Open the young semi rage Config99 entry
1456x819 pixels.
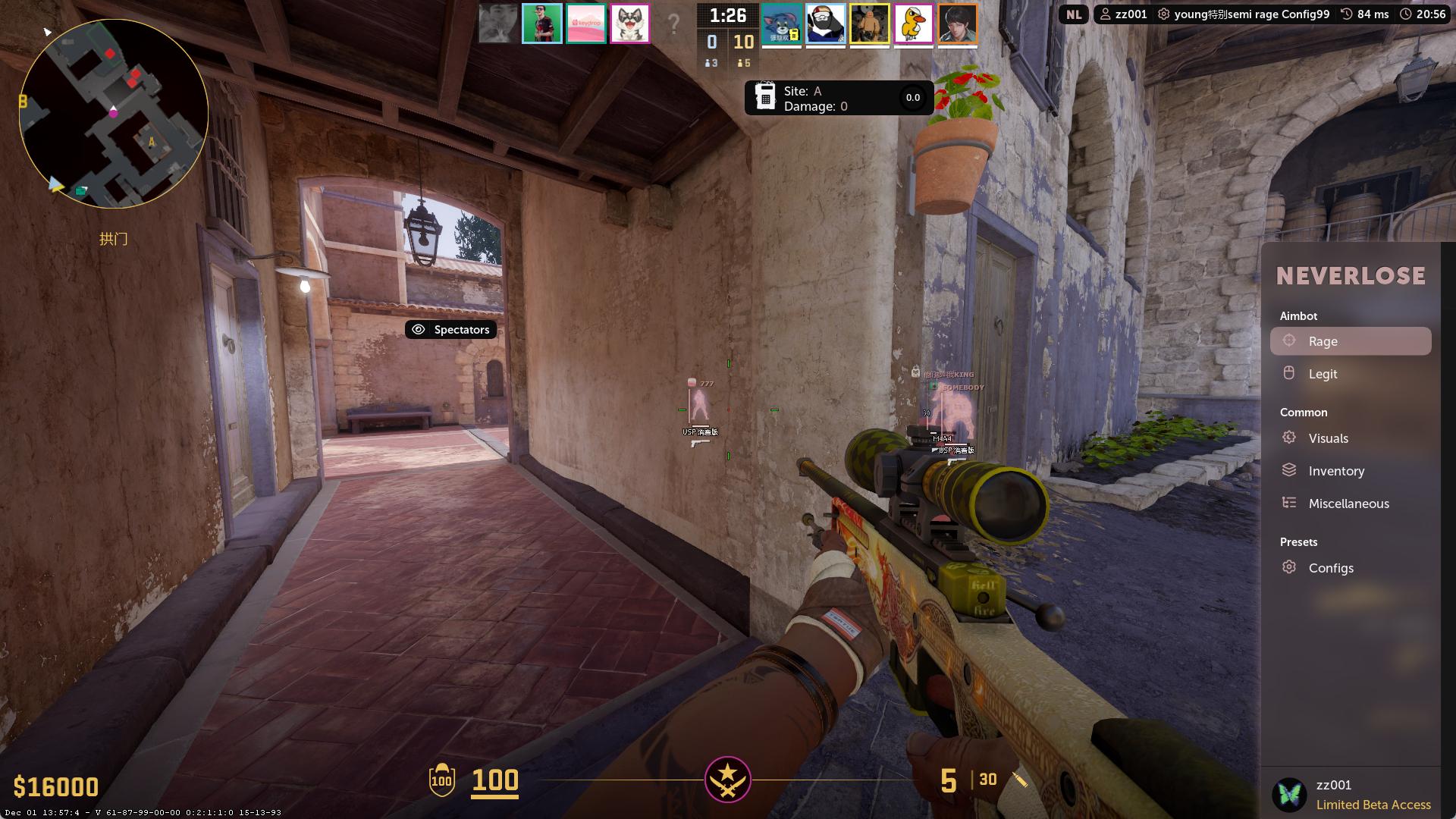1244,14
